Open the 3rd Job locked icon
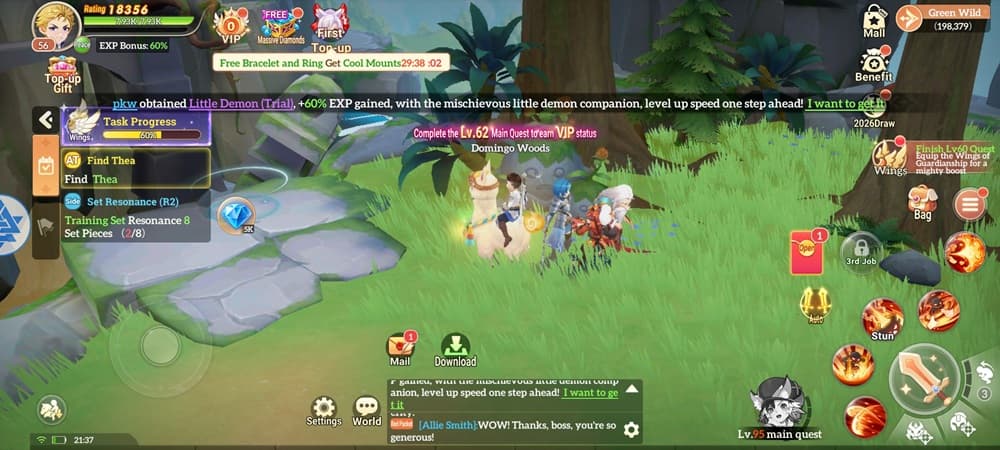 pos(860,248)
